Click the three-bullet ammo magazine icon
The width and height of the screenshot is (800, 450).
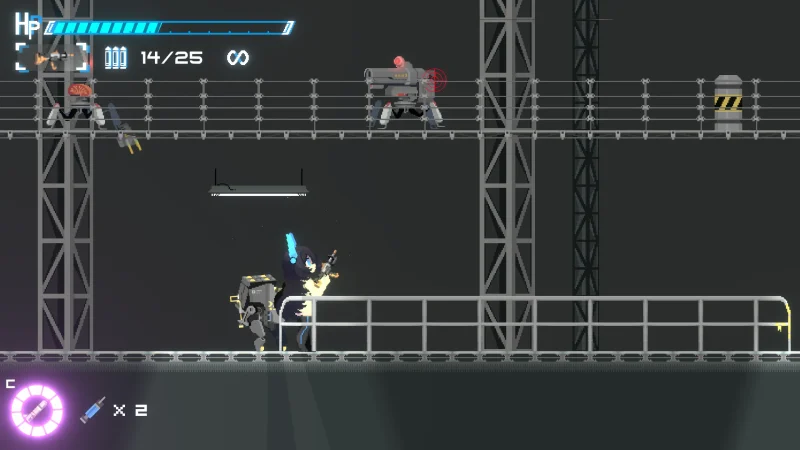pos(116,58)
